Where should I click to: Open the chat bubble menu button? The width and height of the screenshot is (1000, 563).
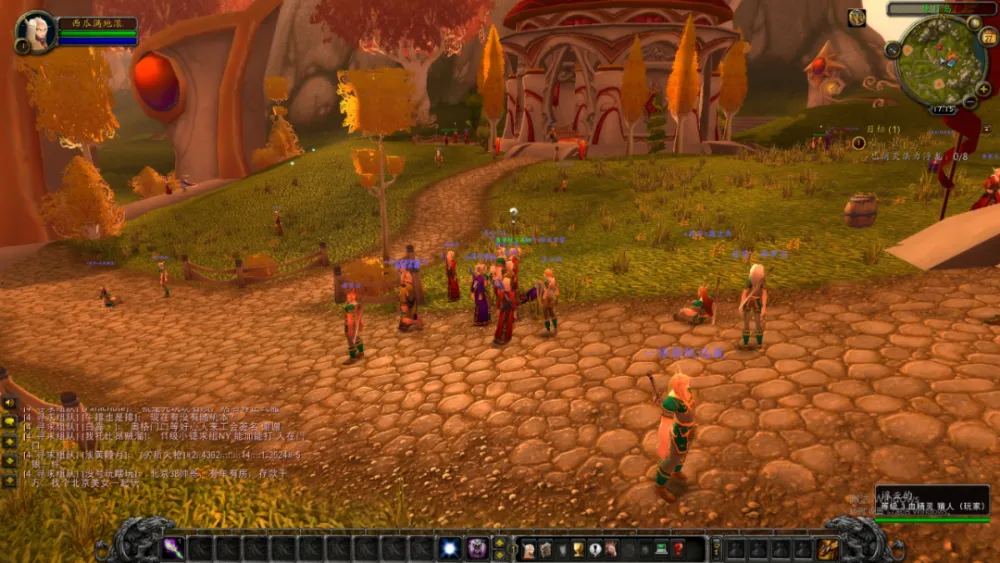[9, 421]
